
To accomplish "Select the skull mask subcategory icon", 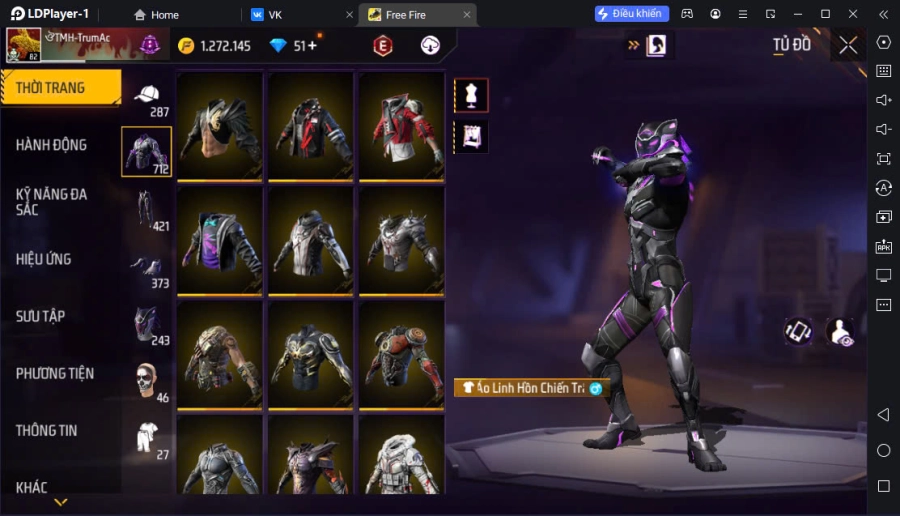I will pos(147,379).
